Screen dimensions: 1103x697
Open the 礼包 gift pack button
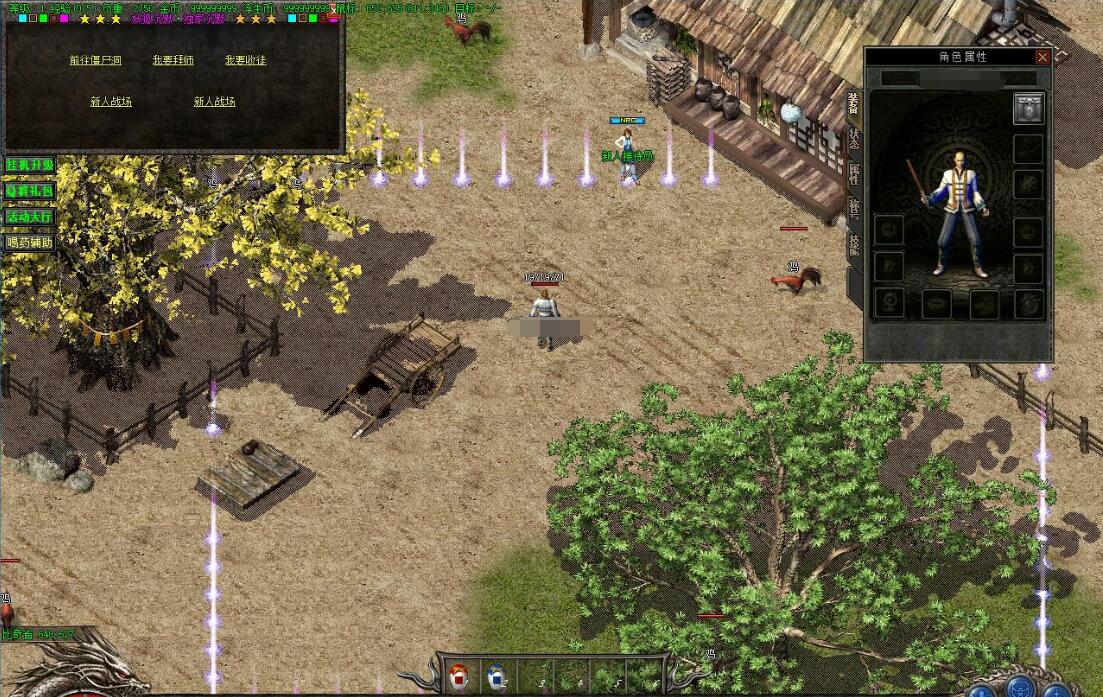click(29, 190)
